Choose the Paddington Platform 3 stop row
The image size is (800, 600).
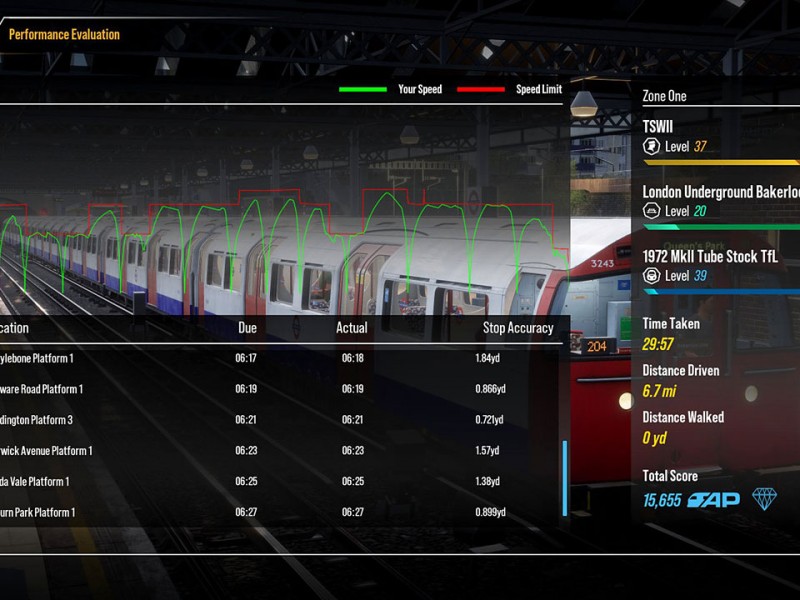[280, 420]
